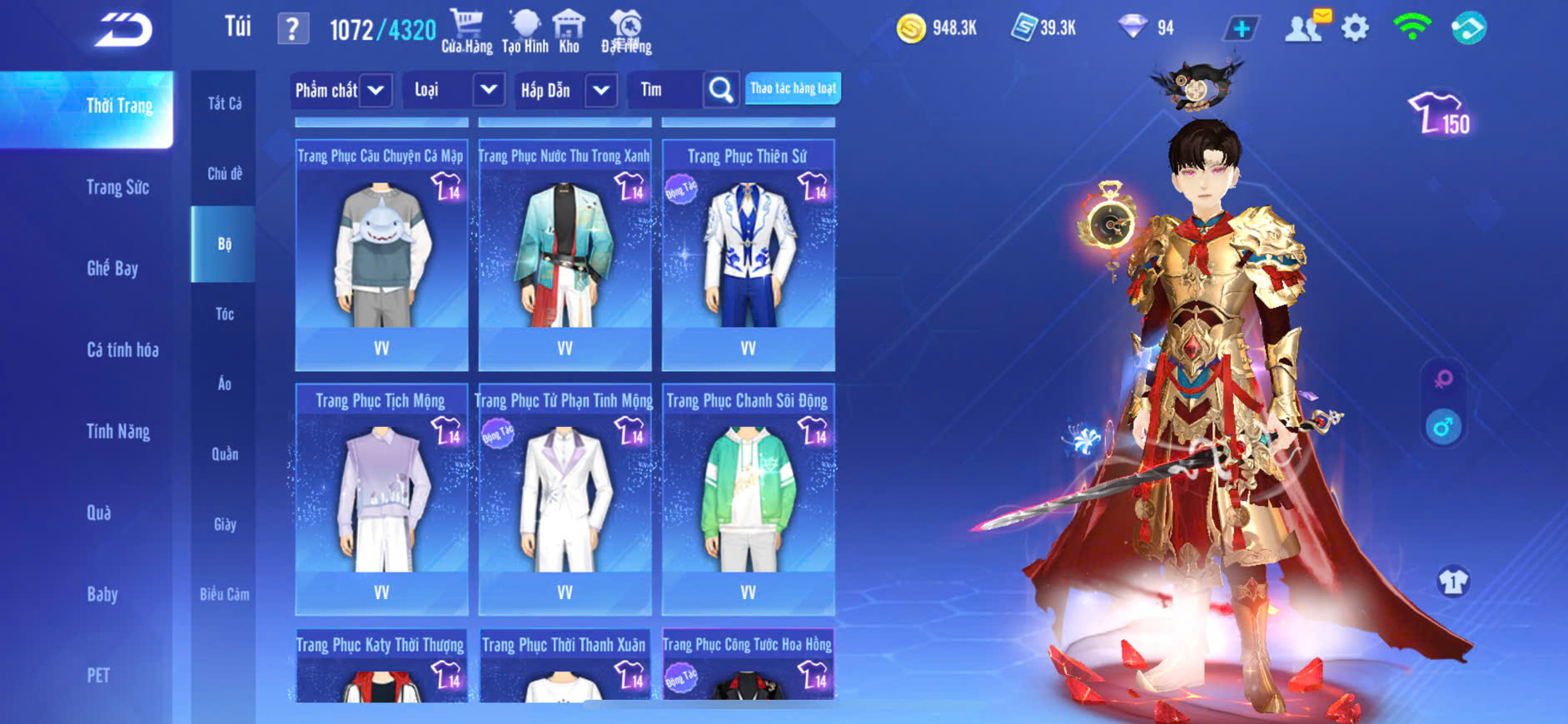The width and height of the screenshot is (1568, 724).
Task: Select Trang Phục Câu Chuyện Cá Mập outfit
Action: pyautogui.click(x=381, y=255)
